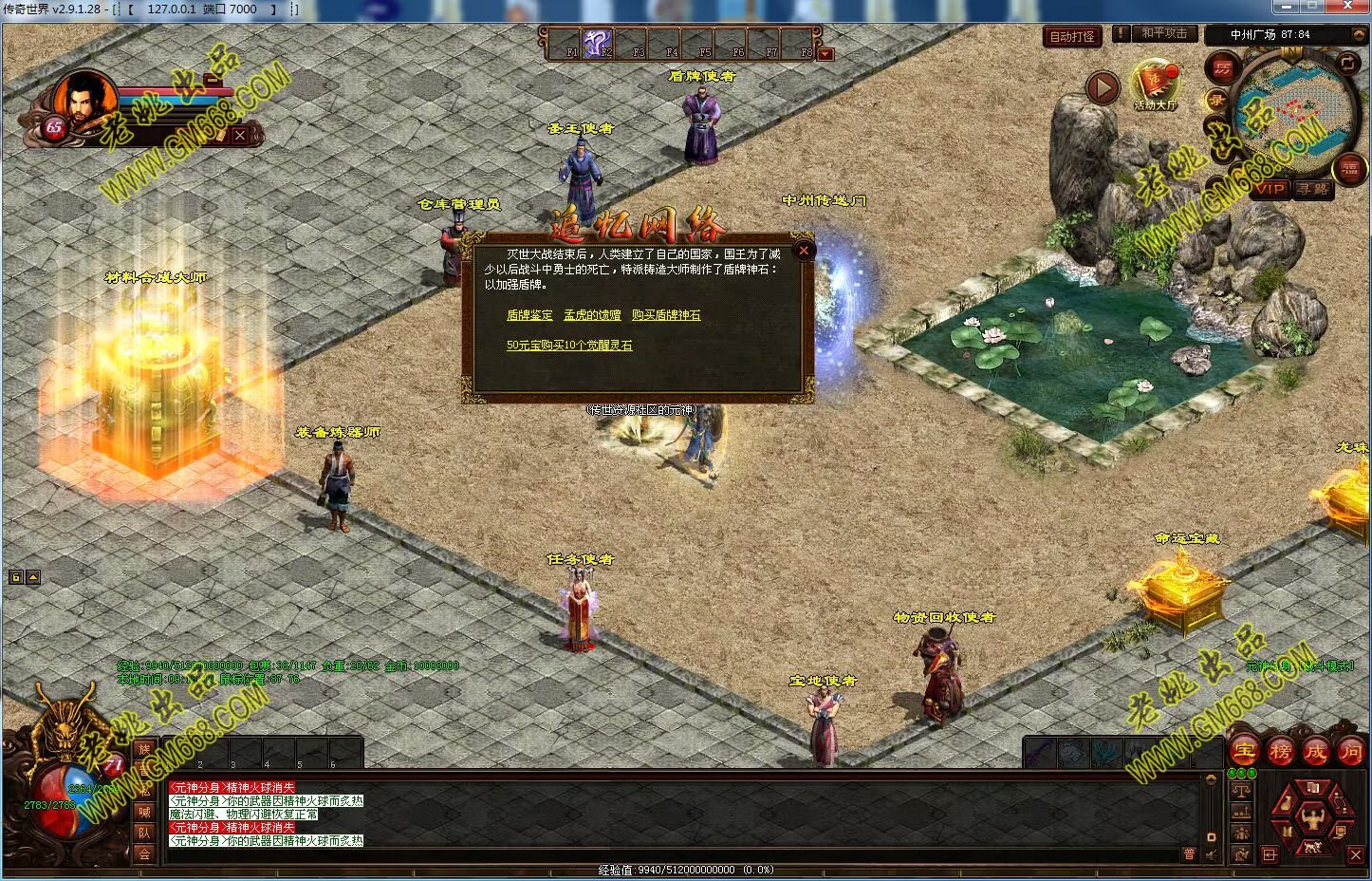Select the skill in the F2 hotkey slot
This screenshot has height=881, width=1372.
pos(598,43)
